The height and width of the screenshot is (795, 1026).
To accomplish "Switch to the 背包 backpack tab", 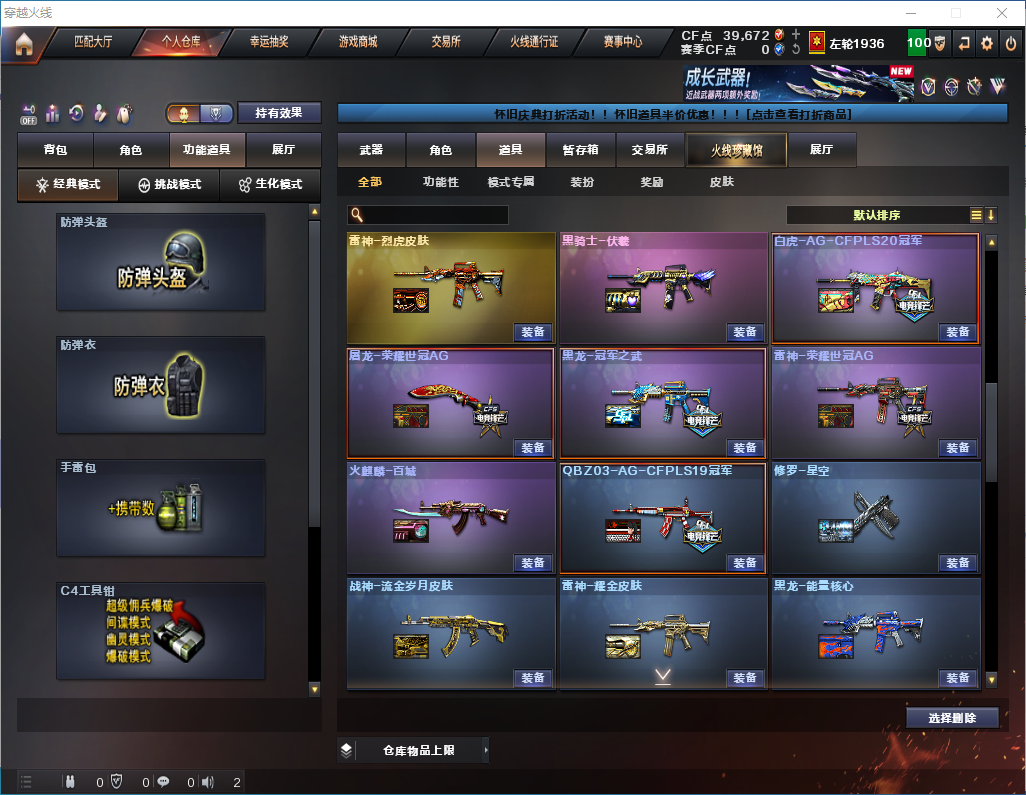I will [55, 150].
